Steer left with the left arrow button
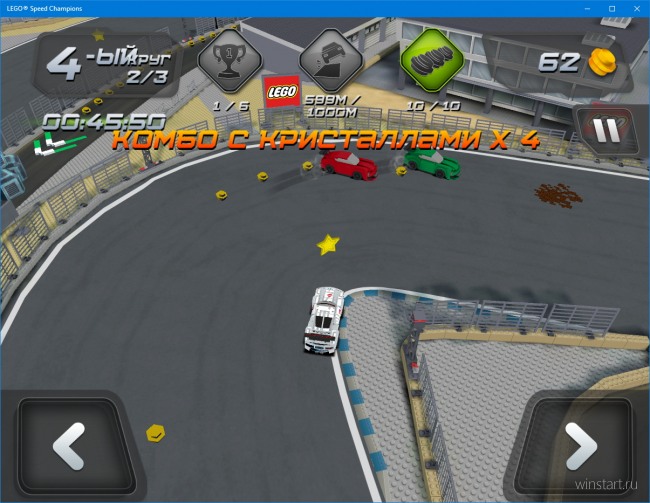650x503 pixels. point(69,446)
